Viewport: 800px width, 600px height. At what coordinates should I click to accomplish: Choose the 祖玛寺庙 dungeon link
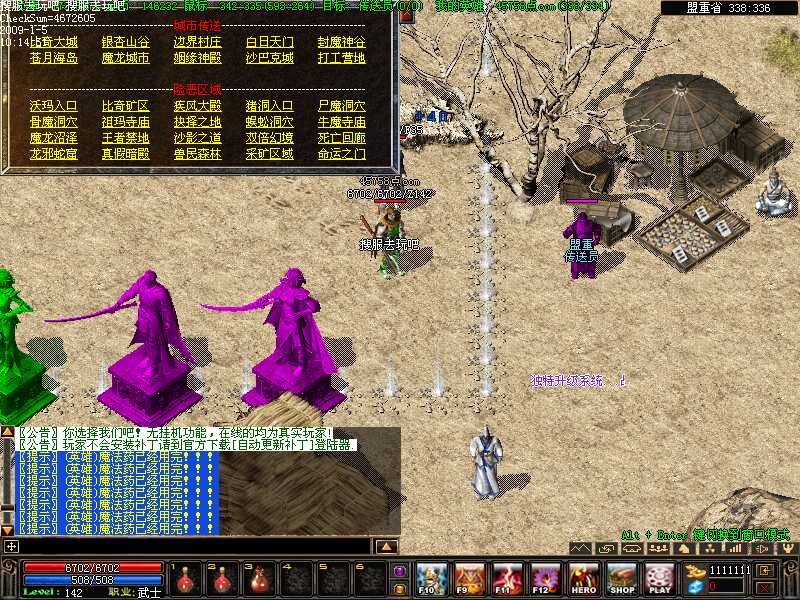126,121
